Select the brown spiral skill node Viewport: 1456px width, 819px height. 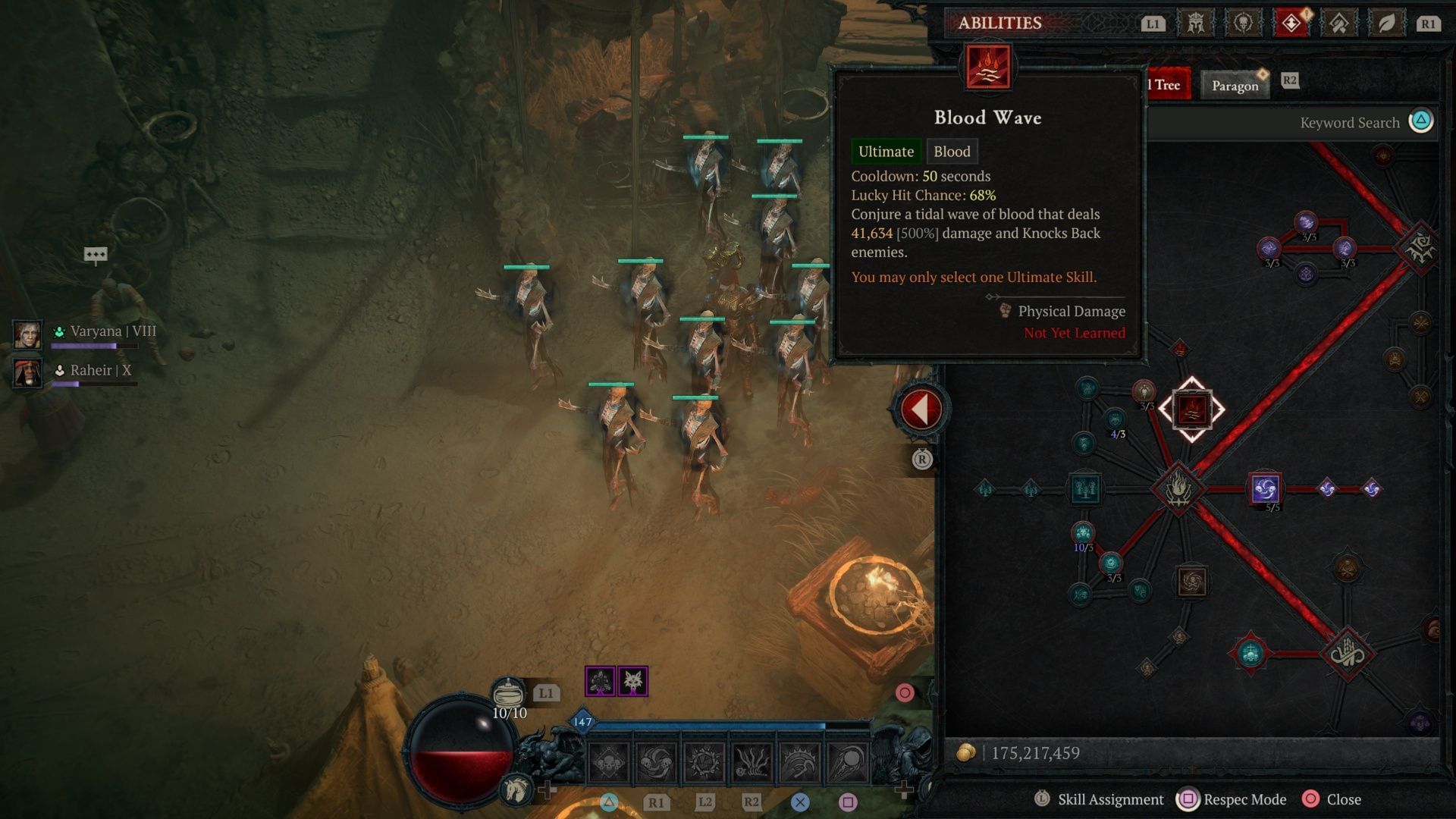[x=1191, y=582]
